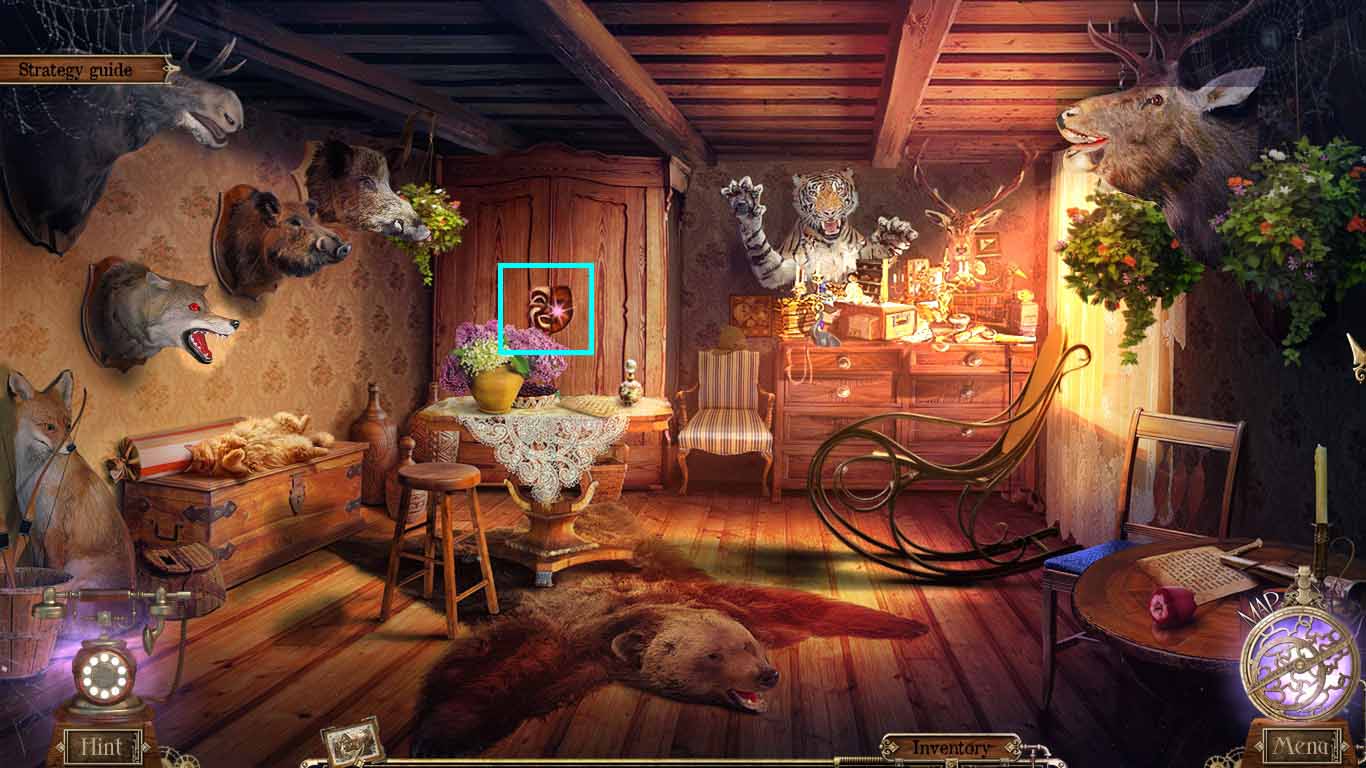Select the highlighted wooden ornament on the wardrobe

547,307
